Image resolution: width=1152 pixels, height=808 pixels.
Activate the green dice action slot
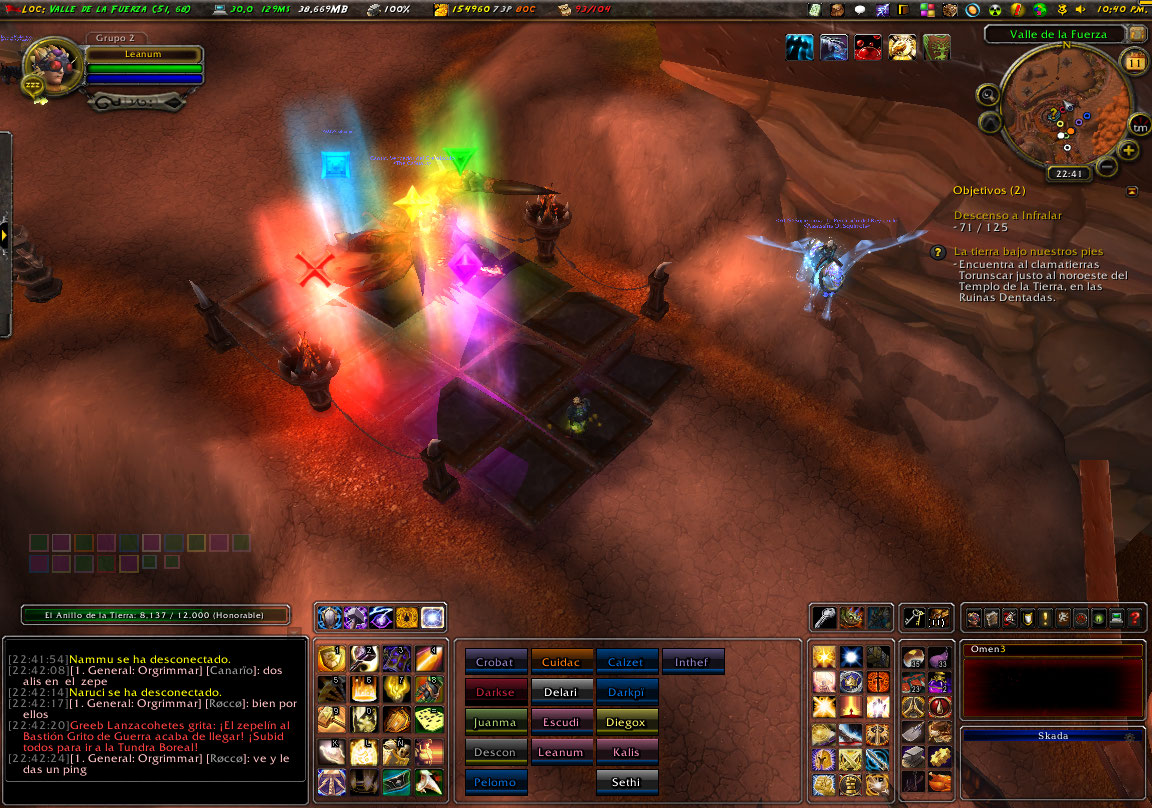430,720
